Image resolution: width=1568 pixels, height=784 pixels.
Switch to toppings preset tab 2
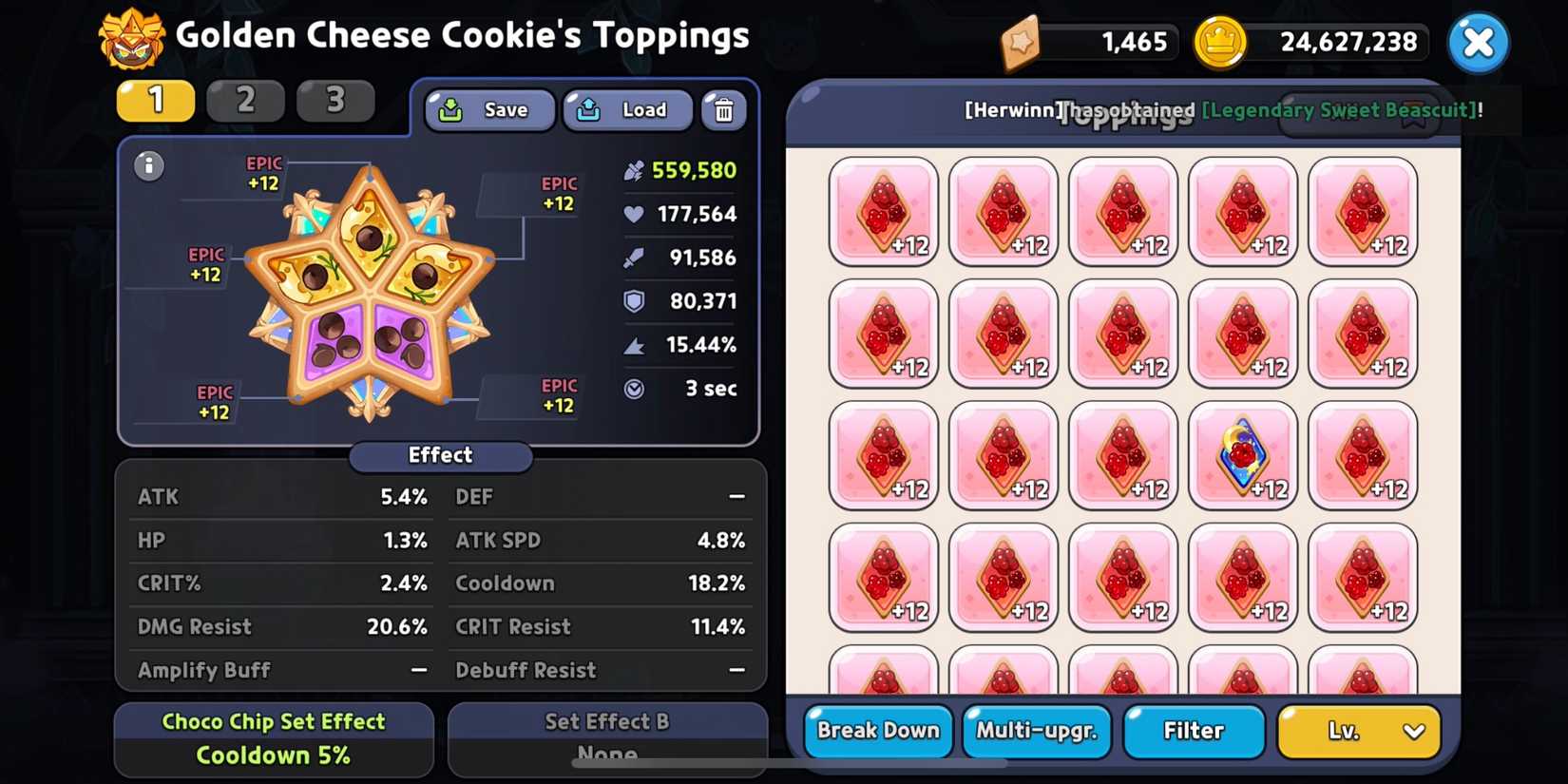245,100
